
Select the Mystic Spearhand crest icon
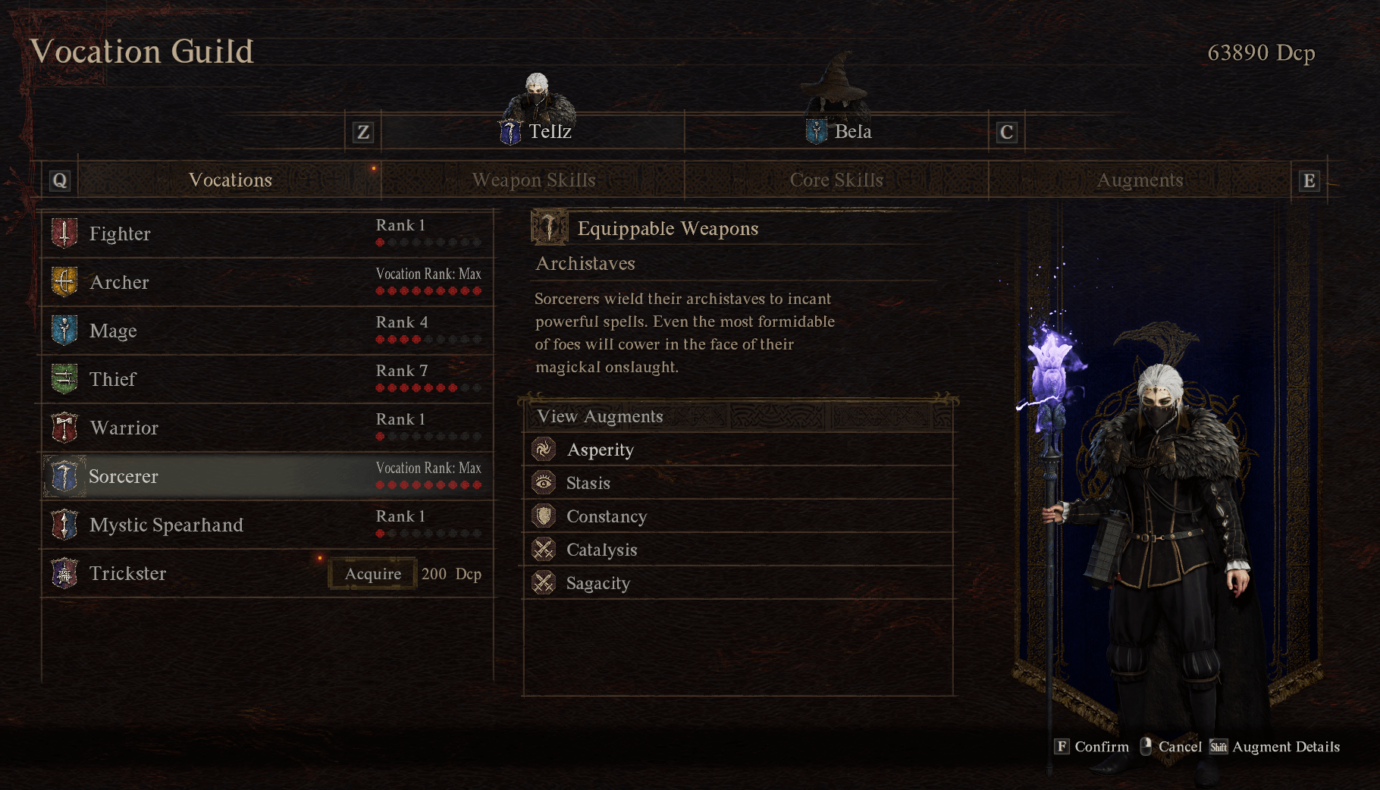pos(65,524)
